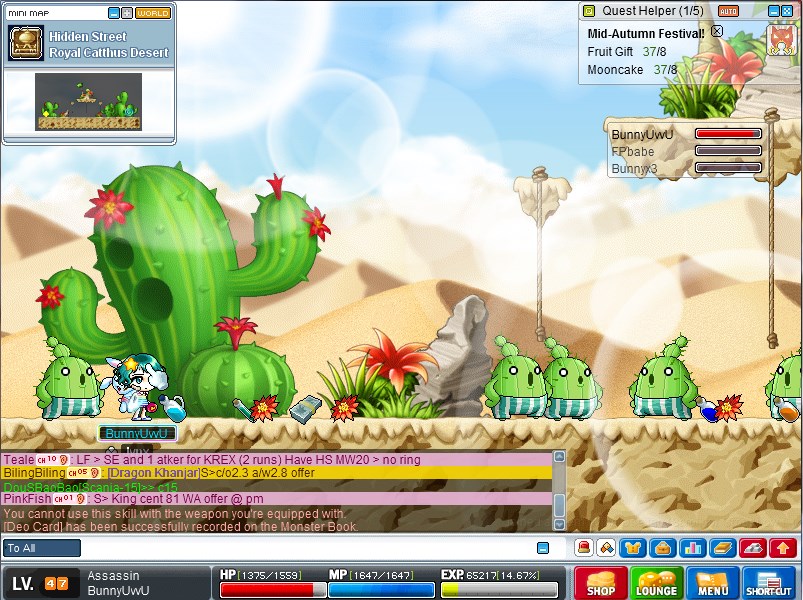
Task: Open the 'To All' chat target selector
Action: pos(42,548)
